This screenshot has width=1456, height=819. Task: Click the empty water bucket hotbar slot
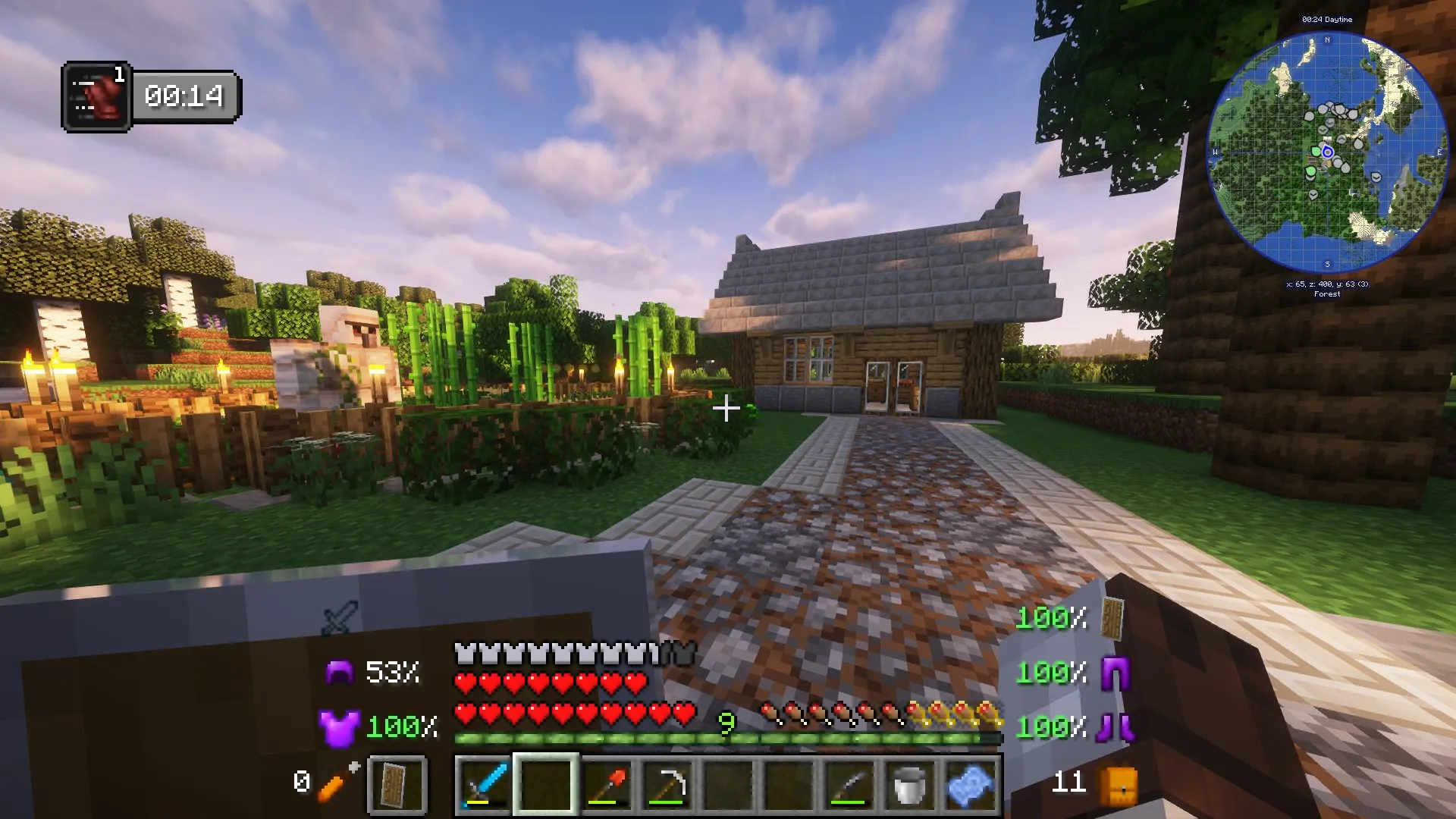(x=908, y=785)
